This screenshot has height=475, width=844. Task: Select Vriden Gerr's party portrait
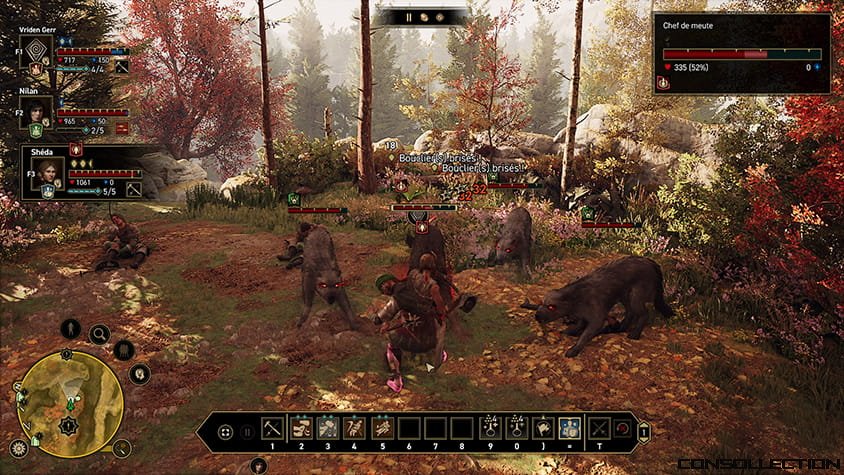[x=39, y=56]
